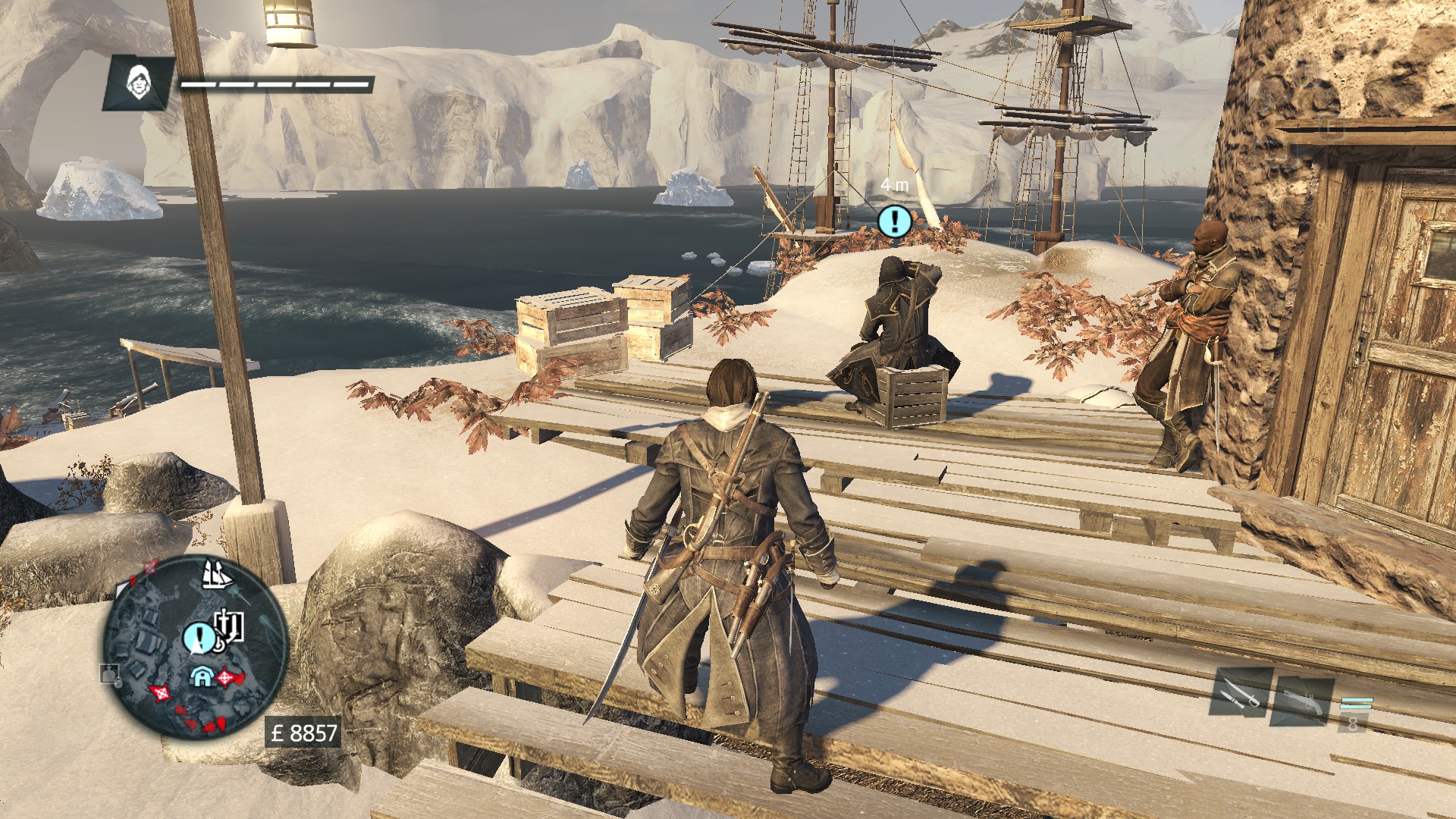Click the sailing ship icon on the minimap
The width and height of the screenshot is (1456, 819).
(x=215, y=575)
